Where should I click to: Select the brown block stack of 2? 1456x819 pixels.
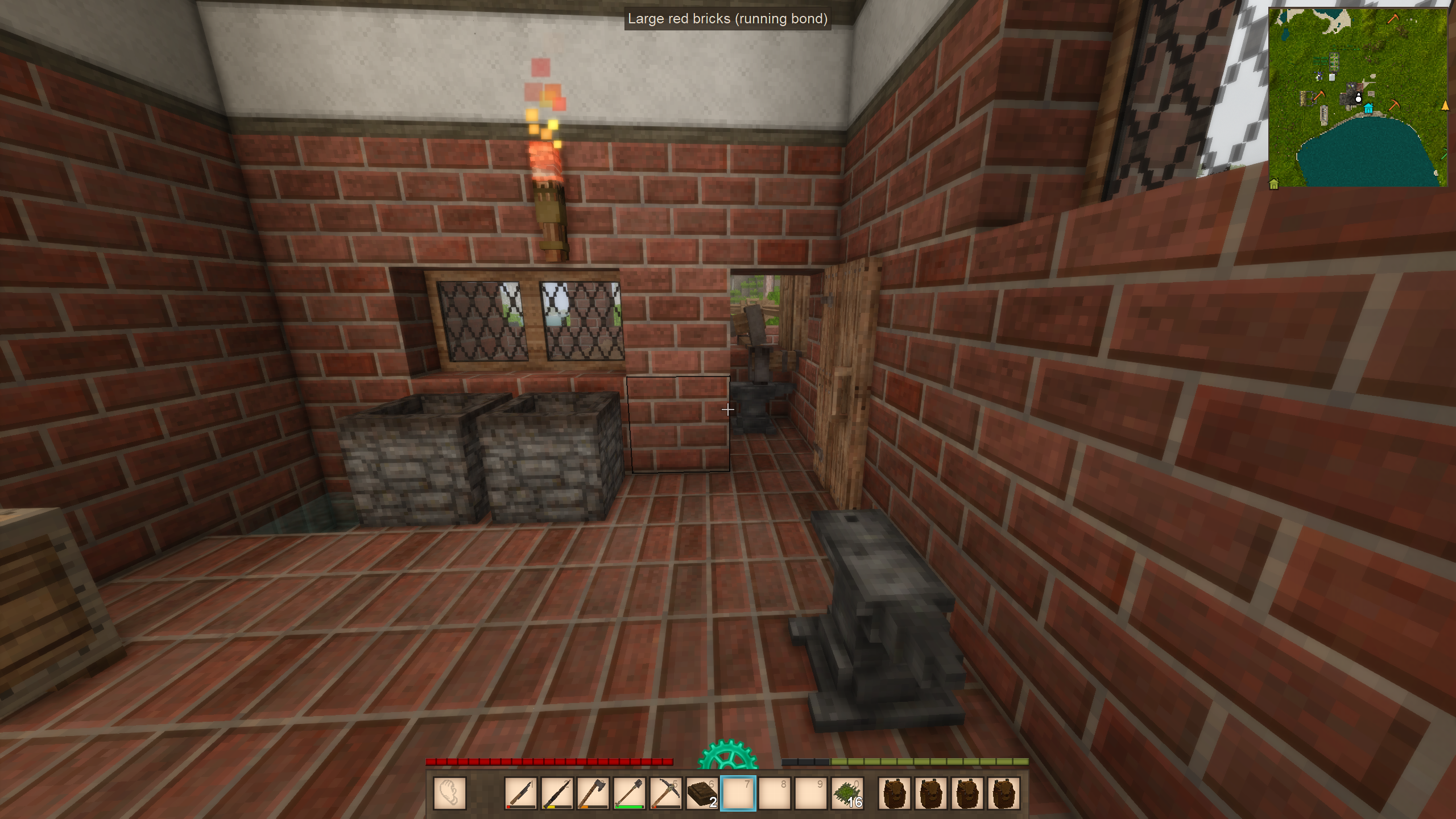click(x=702, y=793)
